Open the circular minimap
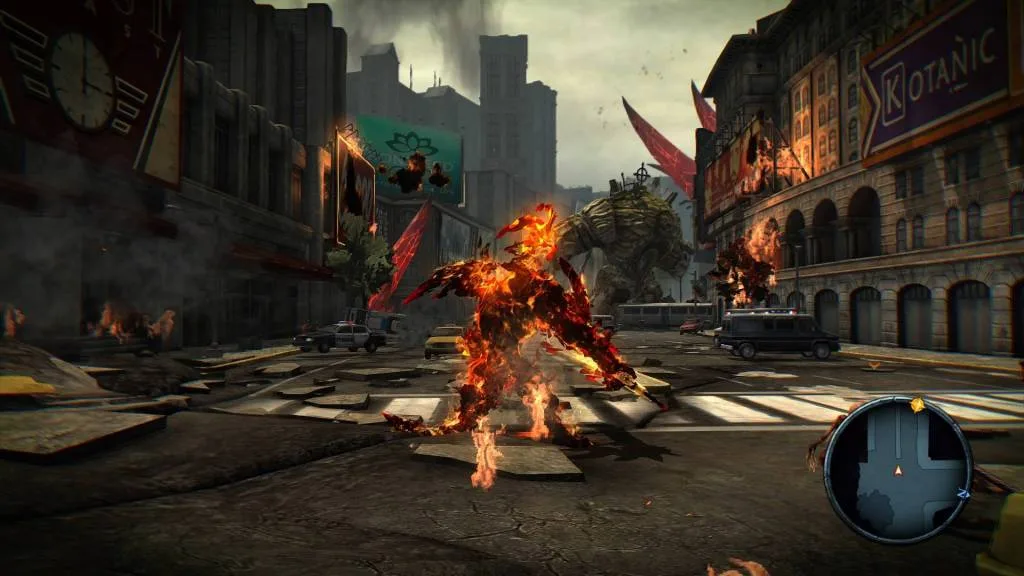The height and width of the screenshot is (576, 1024). (898, 470)
